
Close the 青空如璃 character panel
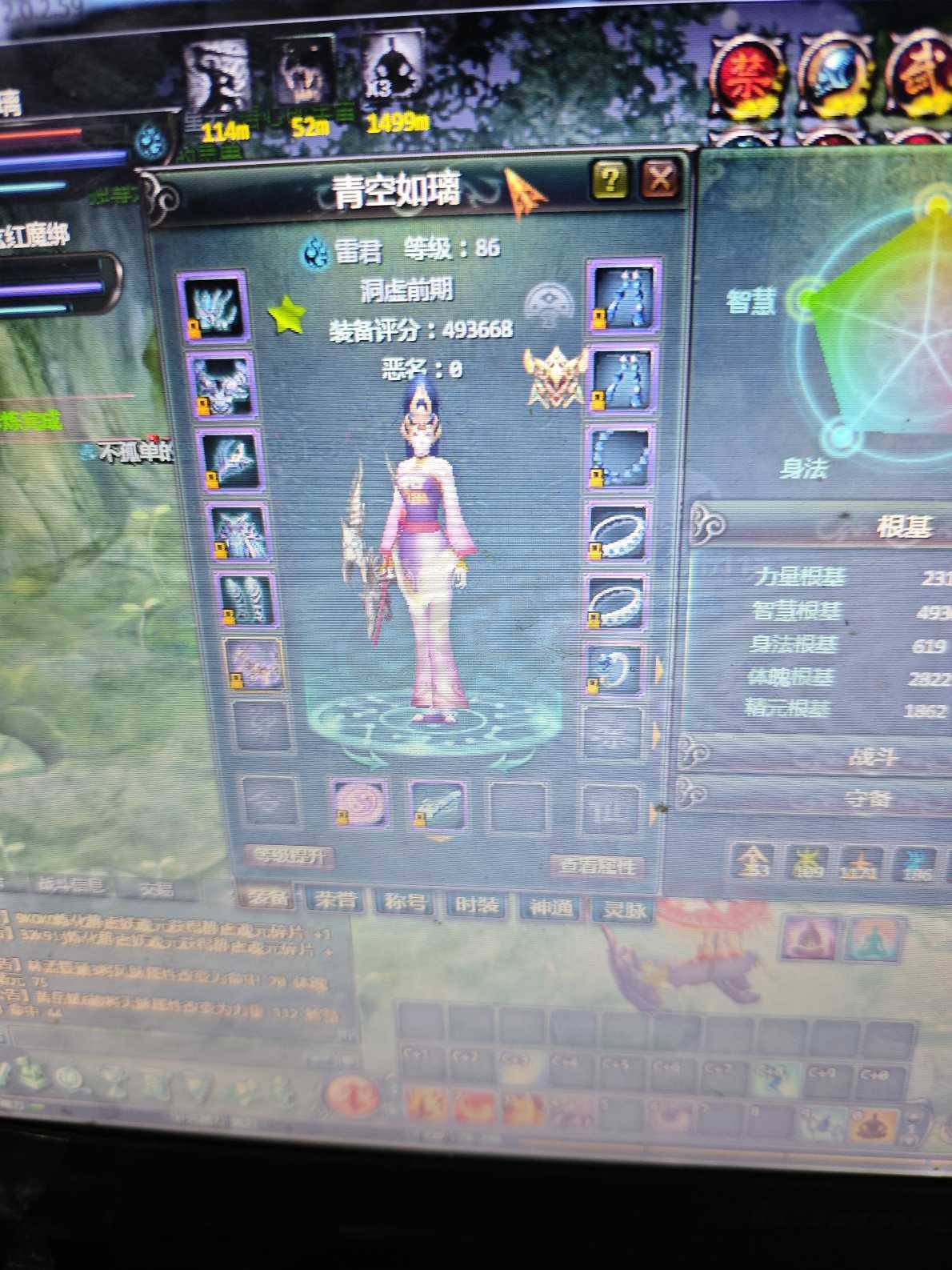pyautogui.click(x=659, y=179)
